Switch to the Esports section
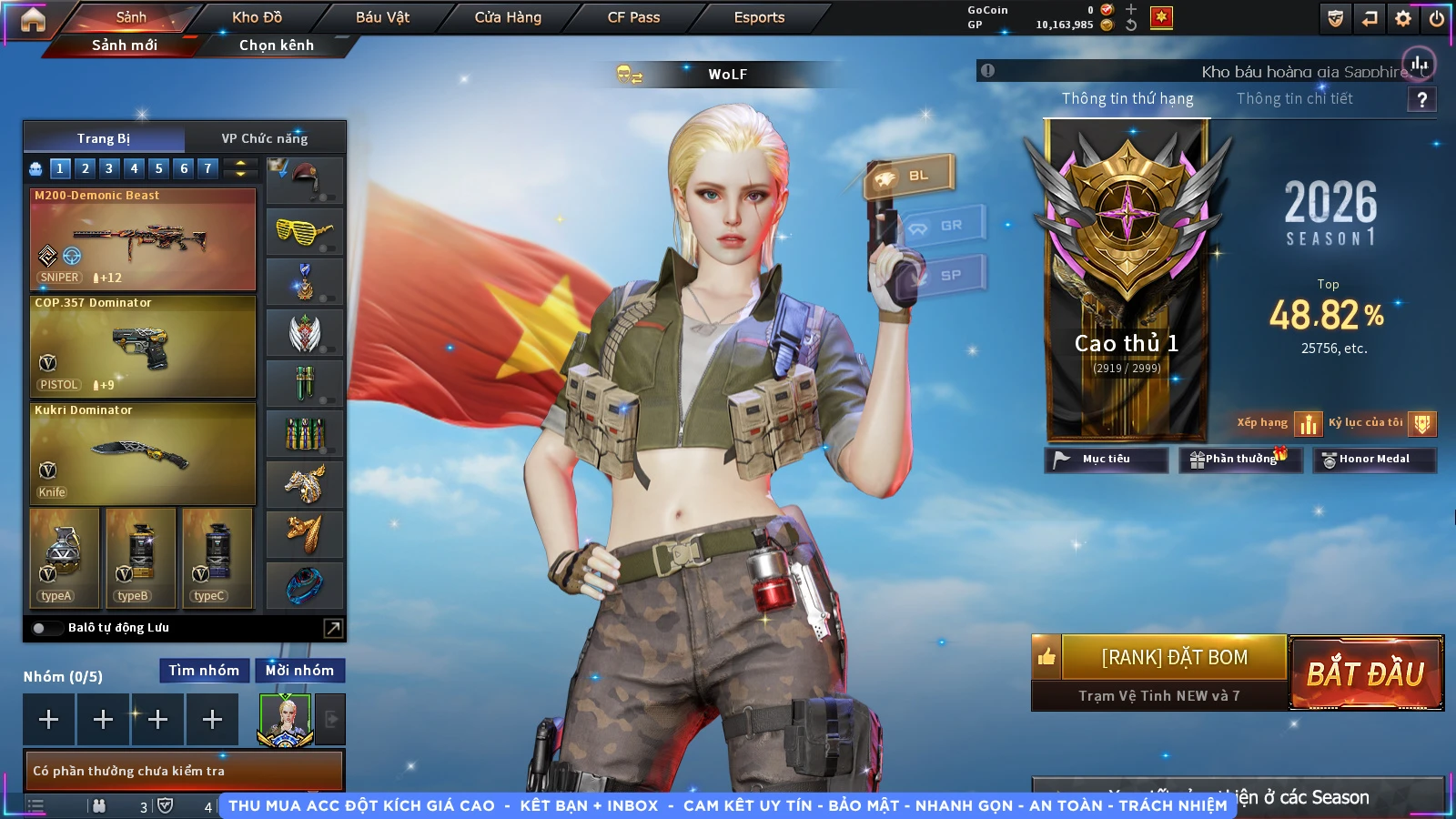 point(759,17)
